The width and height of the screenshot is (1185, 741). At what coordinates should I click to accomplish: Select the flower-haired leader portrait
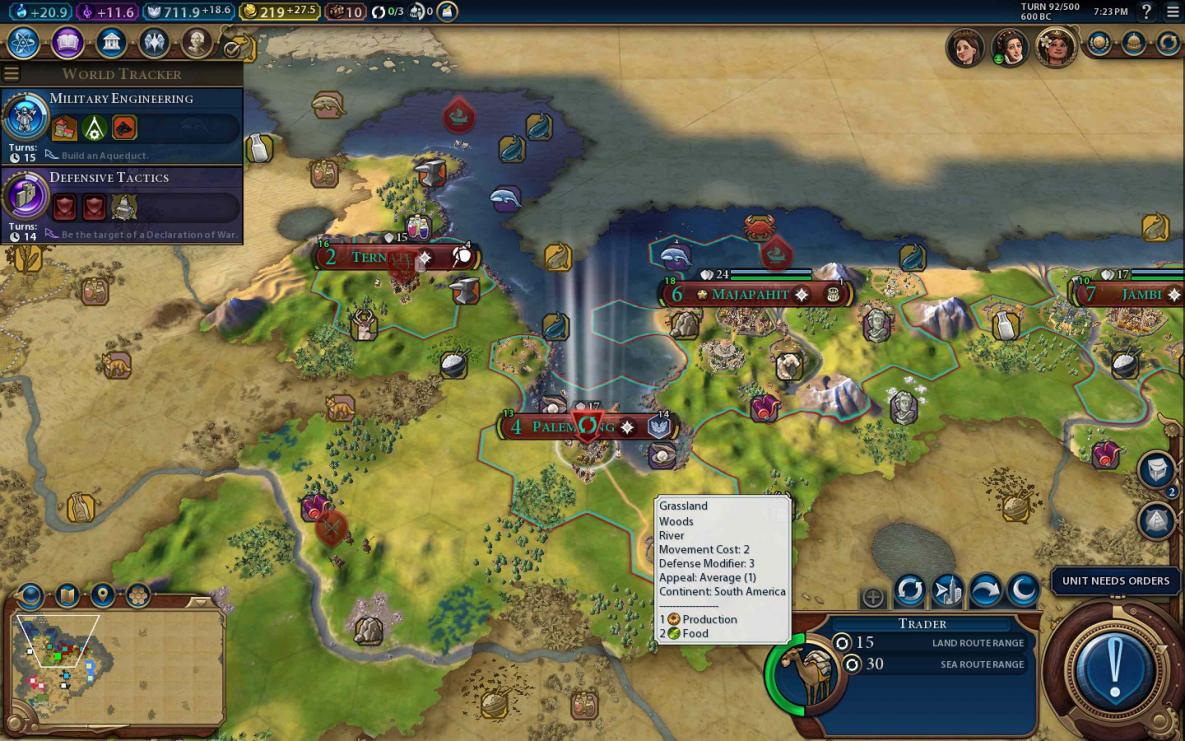[x=1054, y=47]
